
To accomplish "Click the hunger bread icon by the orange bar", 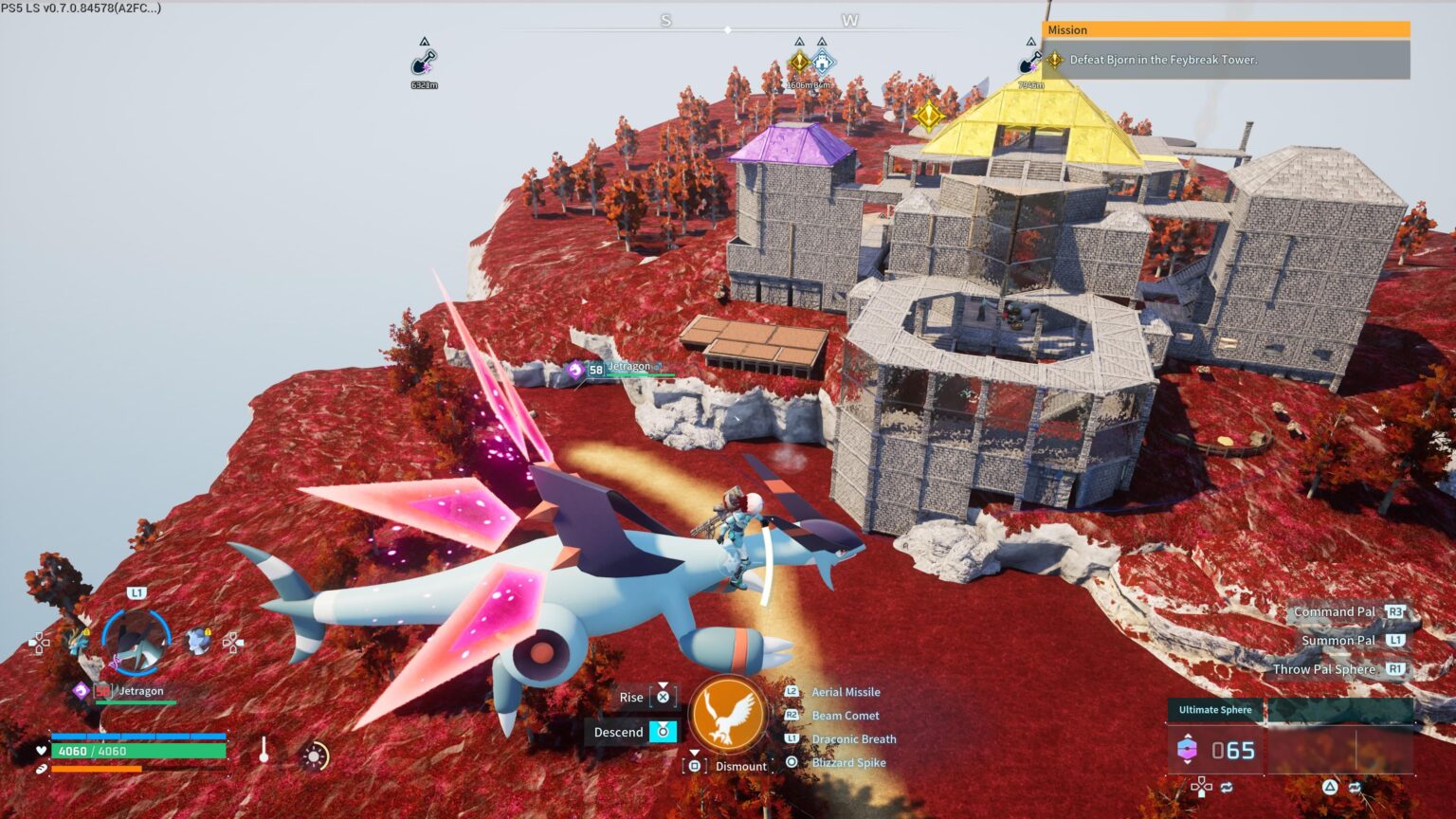I will [40, 768].
